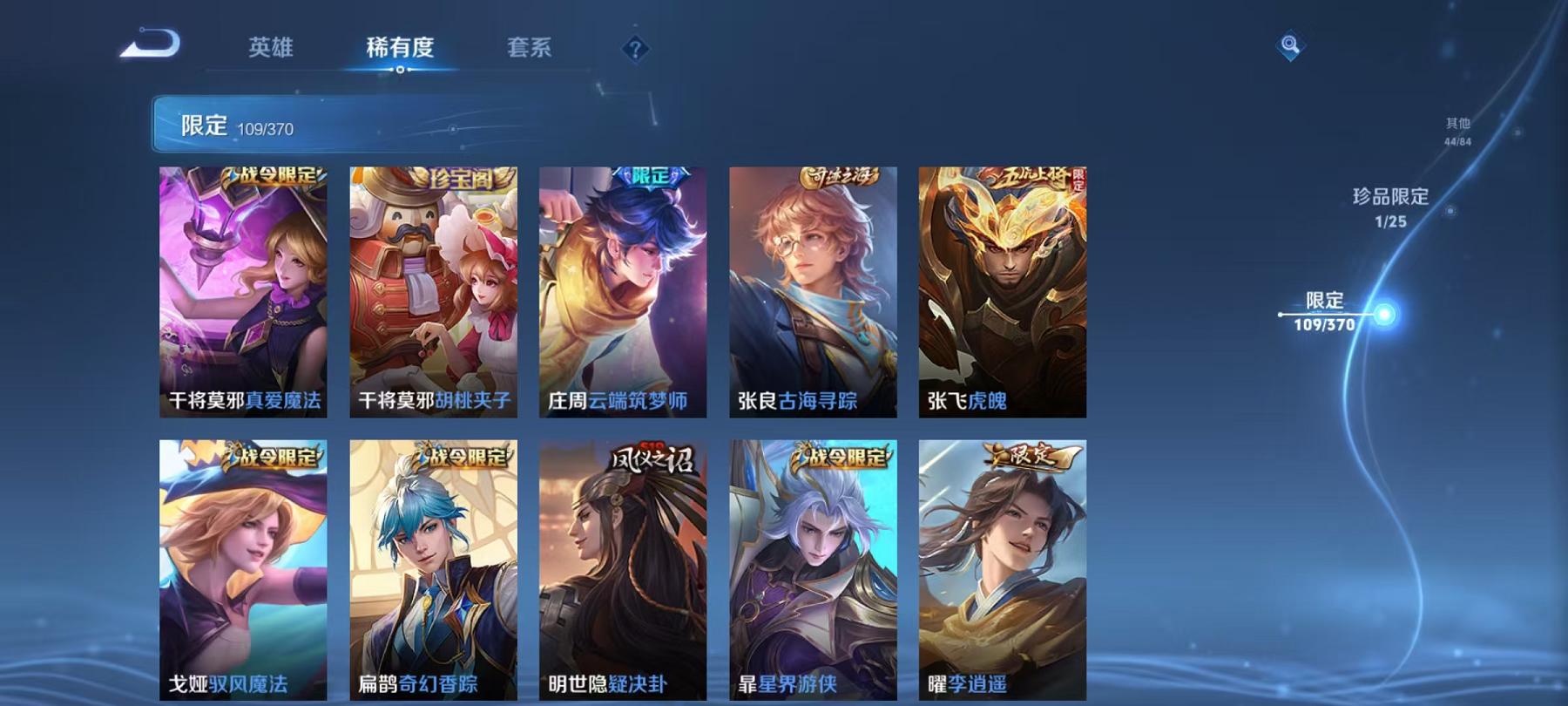Click the question mark help icon
The width and height of the screenshot is (1568, 706).
click(x=637, y=48)
